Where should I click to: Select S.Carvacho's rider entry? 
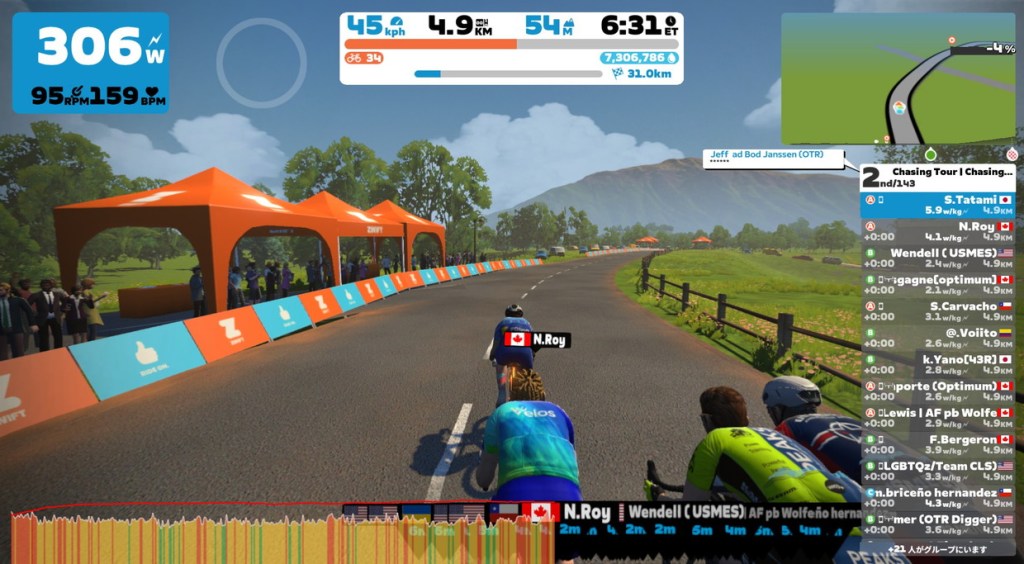(x=937, y=312)
